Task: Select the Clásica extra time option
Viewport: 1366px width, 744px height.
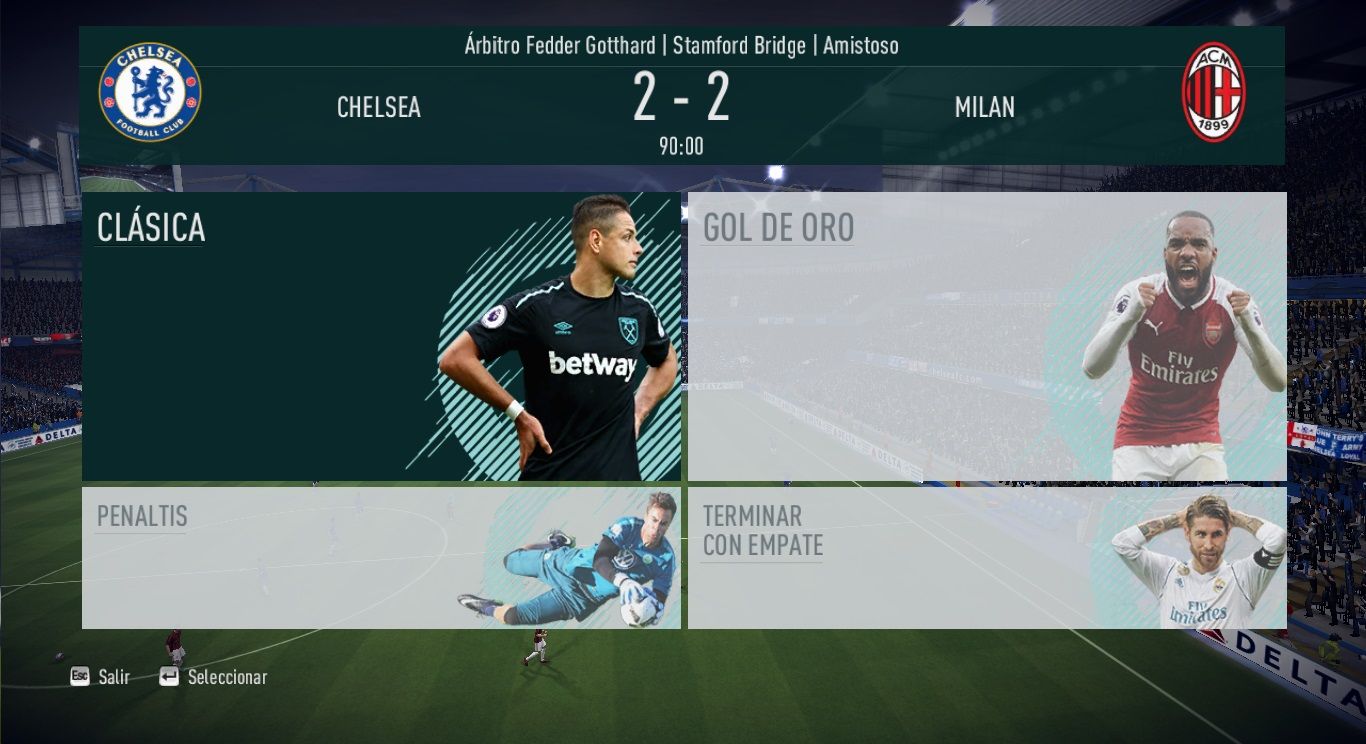Action: 381,336
